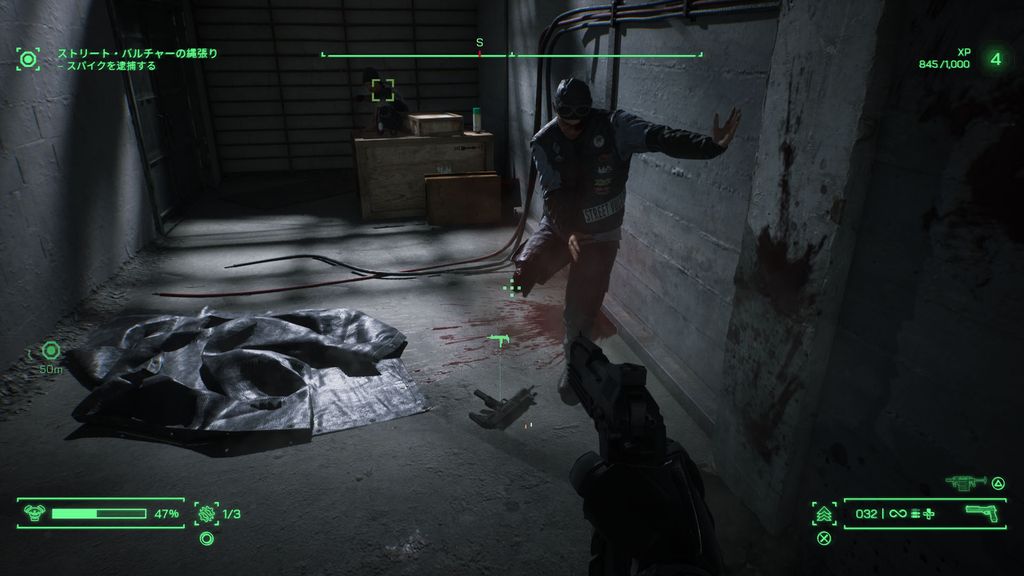Select the objective tracker icon

pyautogui.click(x=27, y=59)
